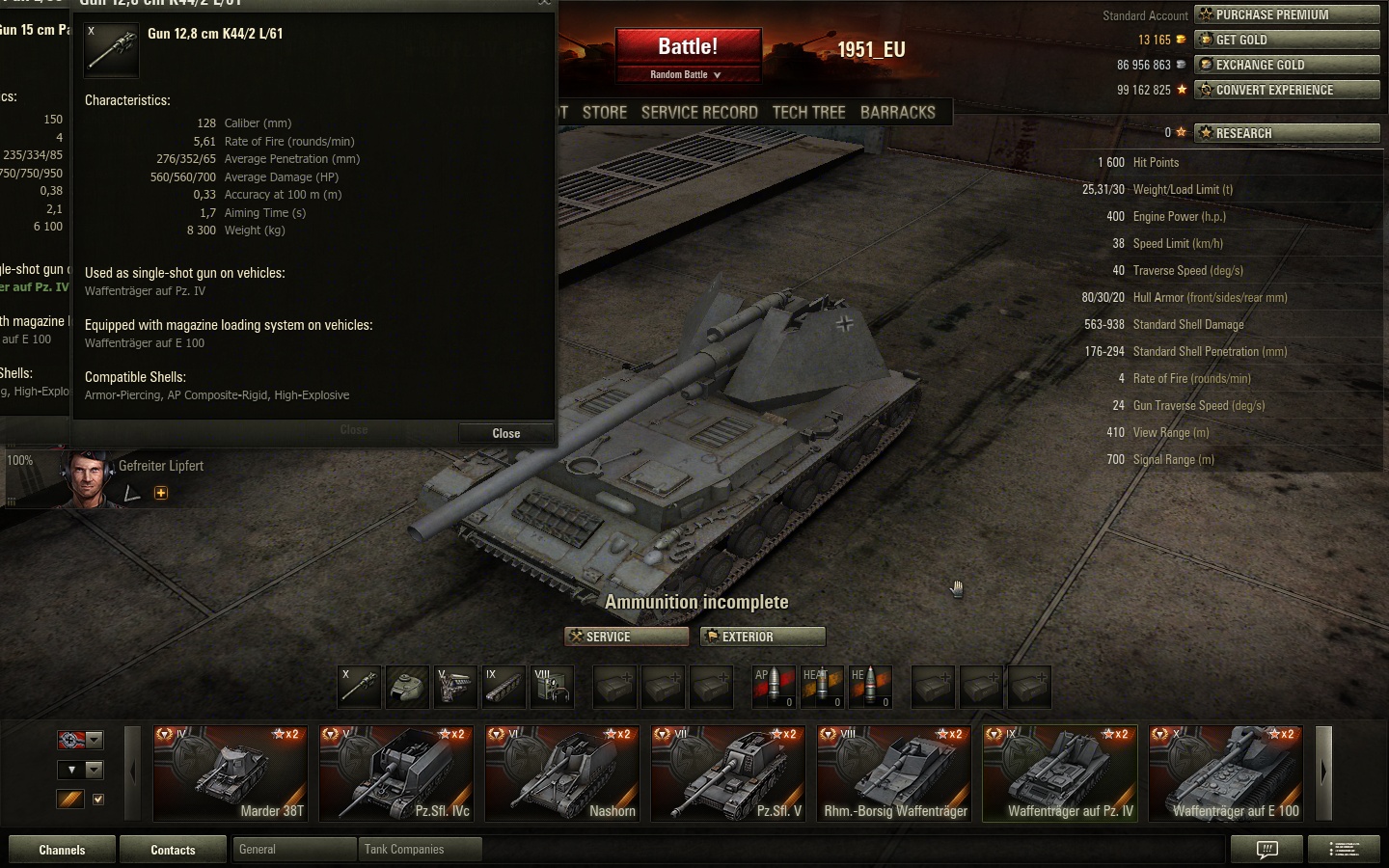Open the Research button
The width and height of the screenshot is (1389, 868).
click(1287, 133)
